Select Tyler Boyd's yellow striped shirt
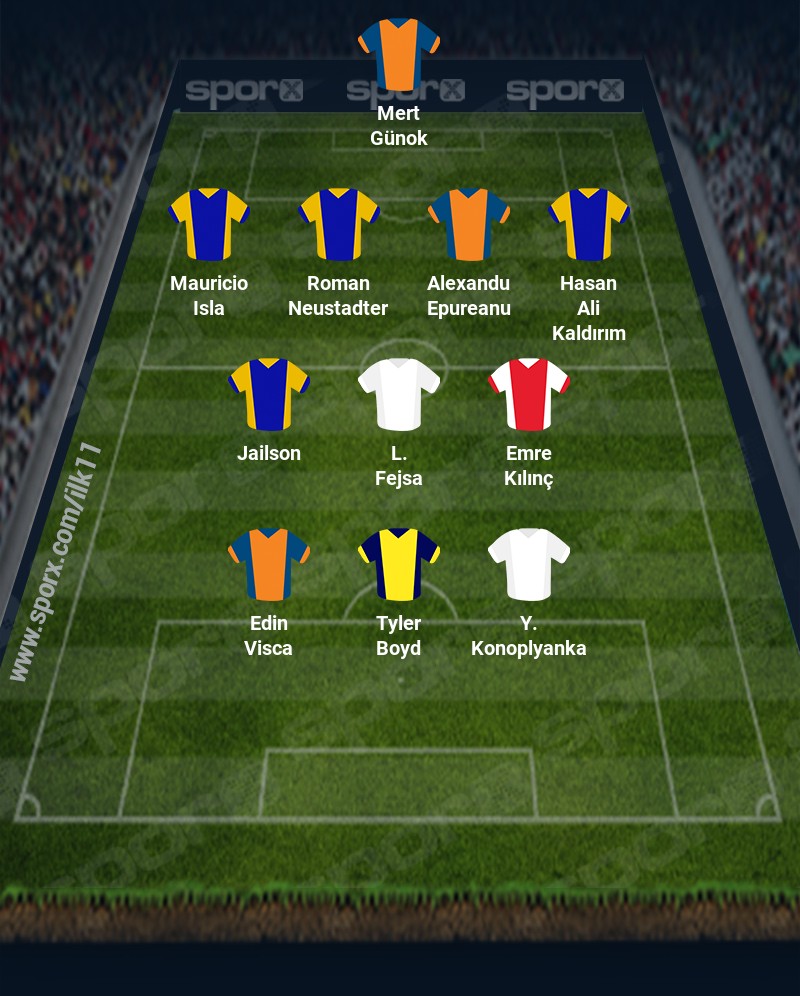 [x=399, y=564]
